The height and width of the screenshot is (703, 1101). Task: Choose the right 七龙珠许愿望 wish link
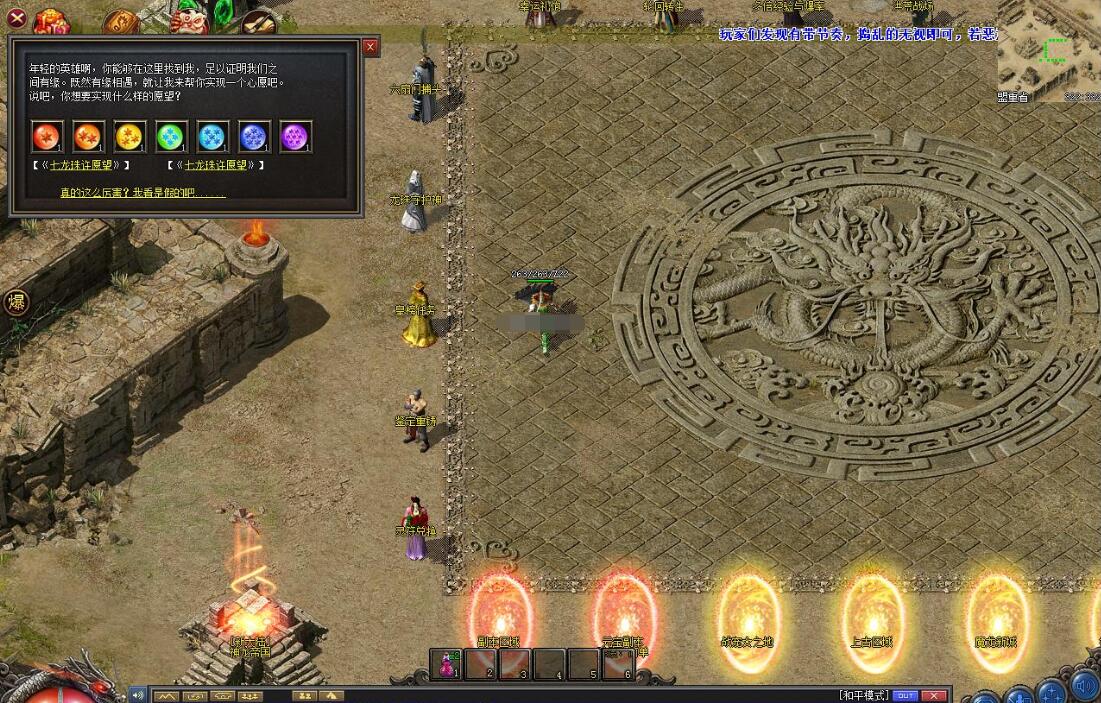215,165
